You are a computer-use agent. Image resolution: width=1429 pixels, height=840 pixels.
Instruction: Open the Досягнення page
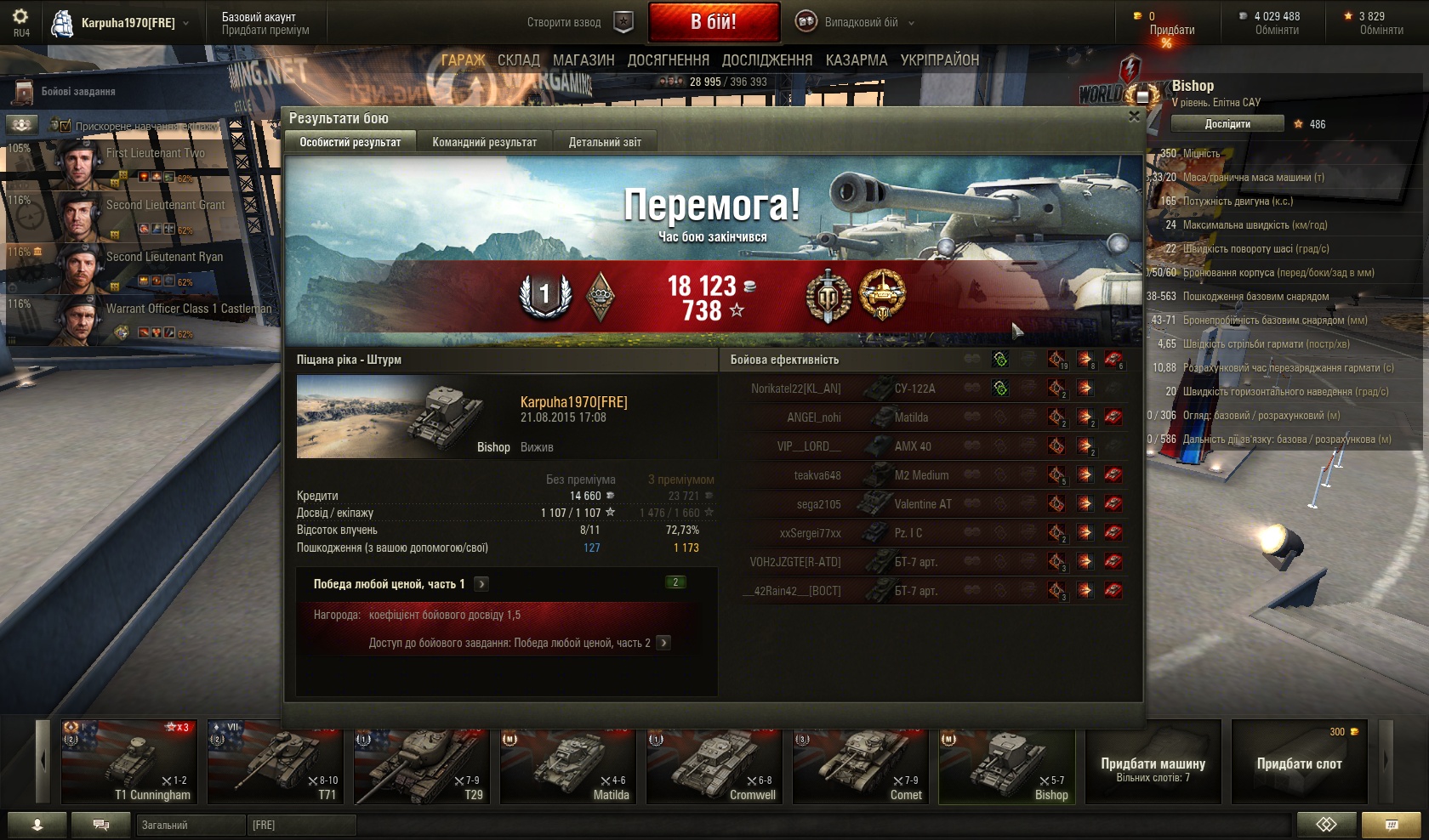668,60
